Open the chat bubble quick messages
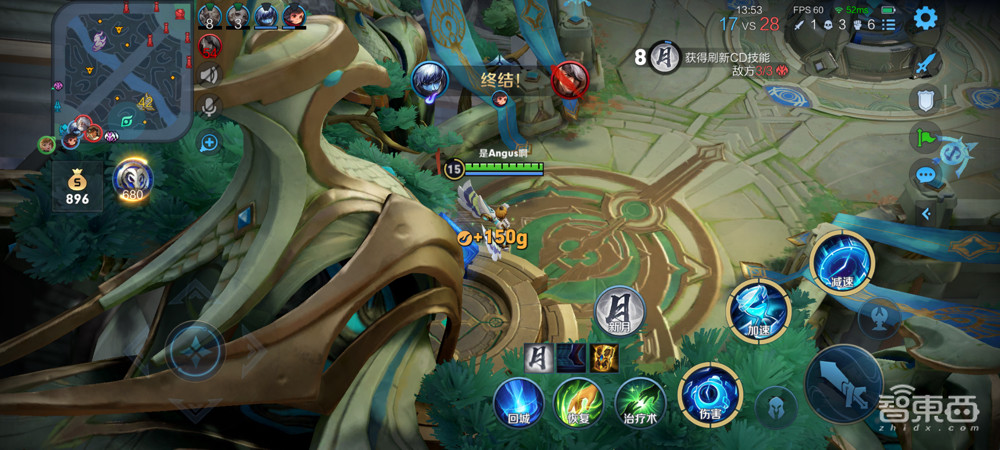Viewport: 1000px width, 450px height. pyautogui.click(x=925, y=174)
